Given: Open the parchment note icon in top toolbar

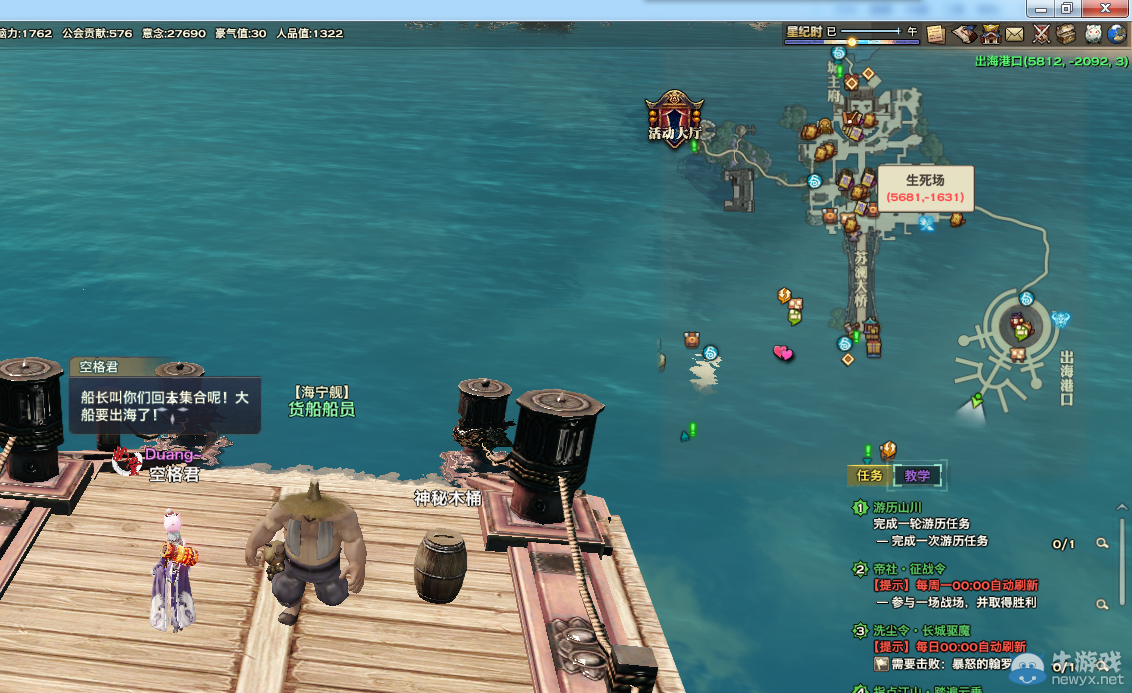Looking at the screenshot, I should tap(936, 34).
